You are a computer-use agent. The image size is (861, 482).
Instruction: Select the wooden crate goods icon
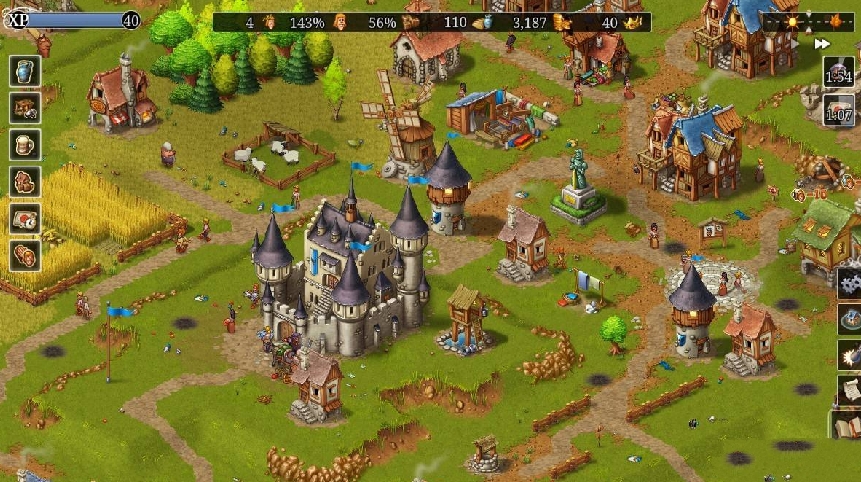(24, 107)
